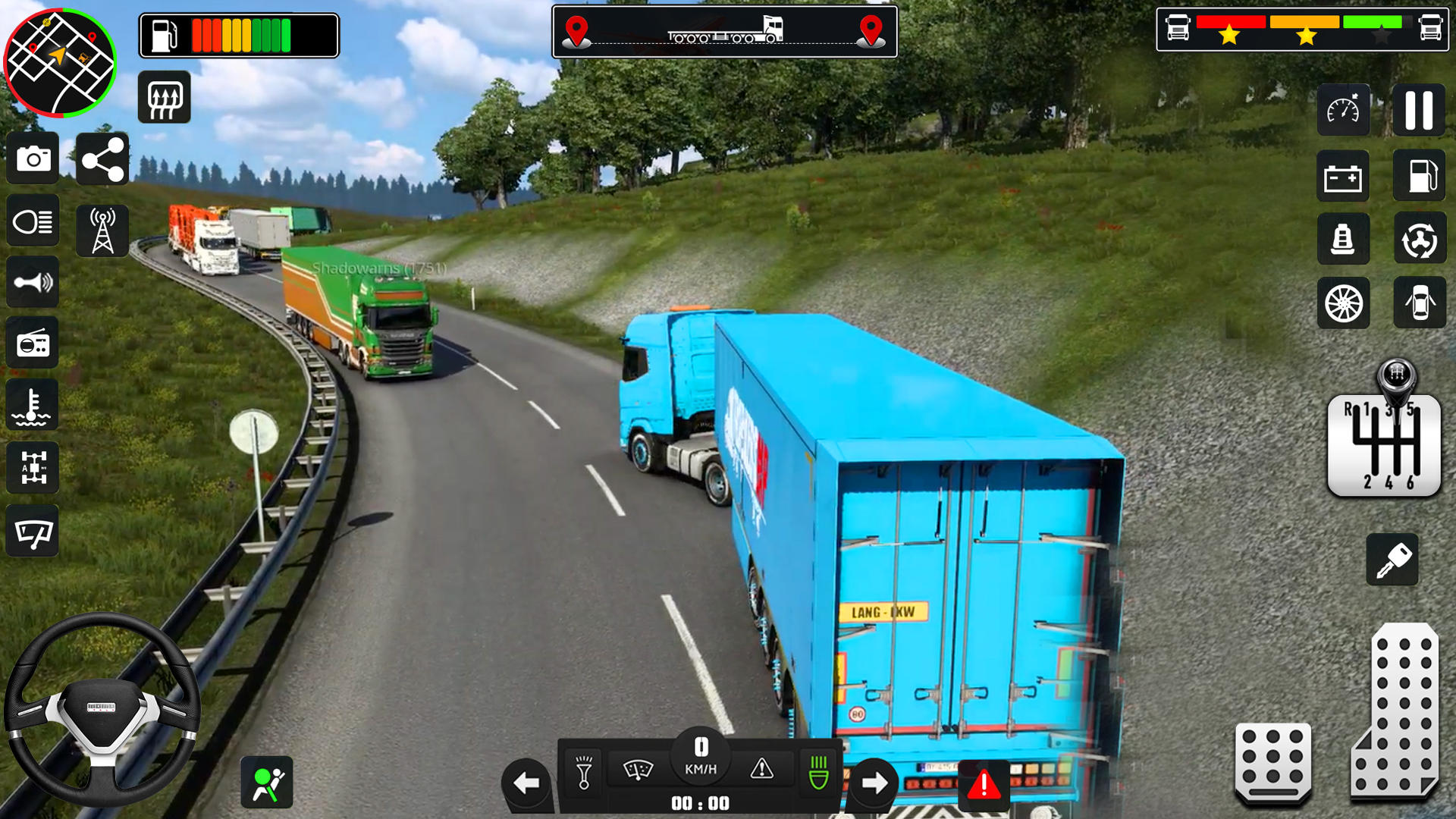
Task: Open the in-game camera screenshot tool
Action: click(x=32, y=158)
